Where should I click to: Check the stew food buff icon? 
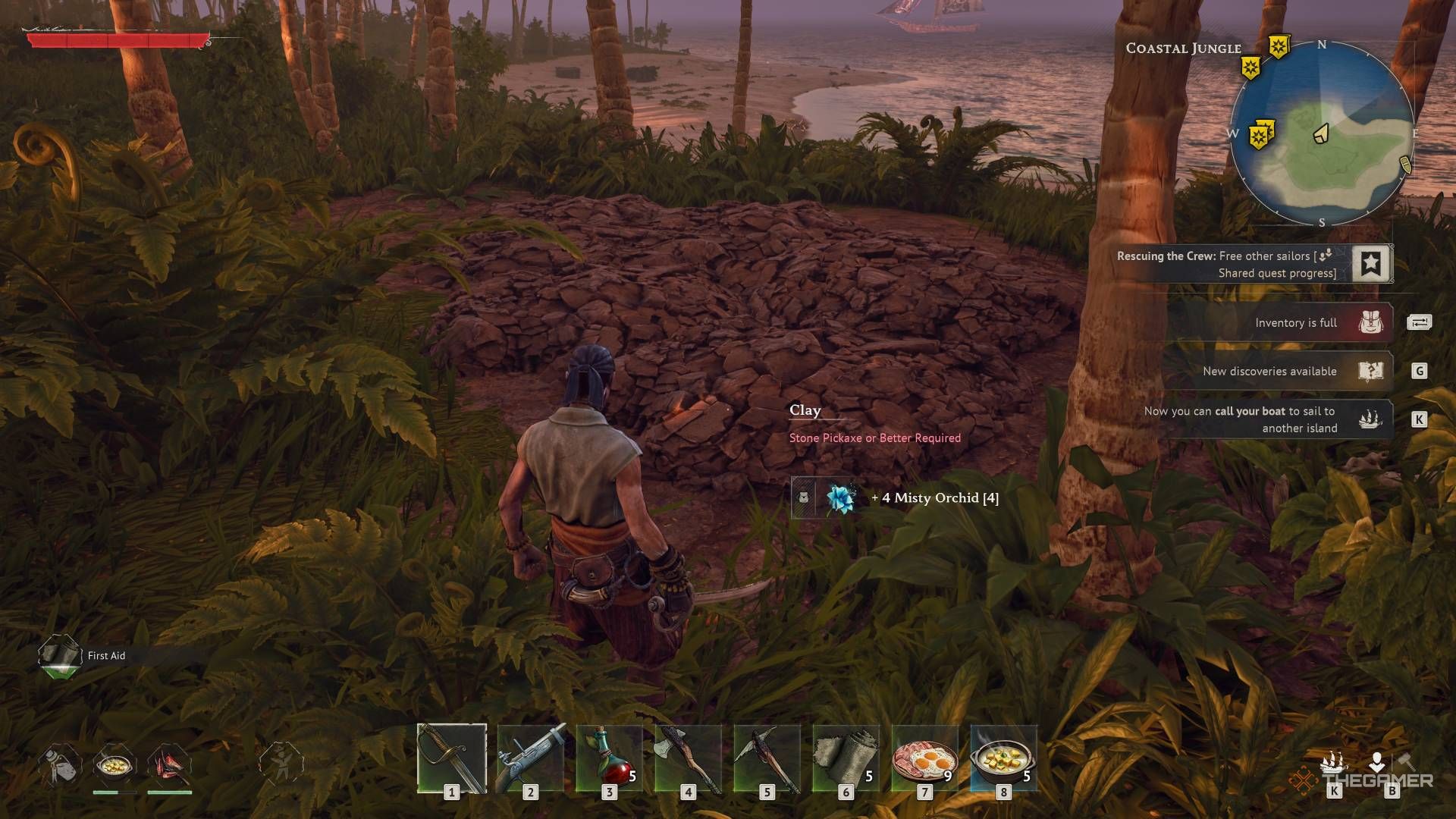point(115,764)
